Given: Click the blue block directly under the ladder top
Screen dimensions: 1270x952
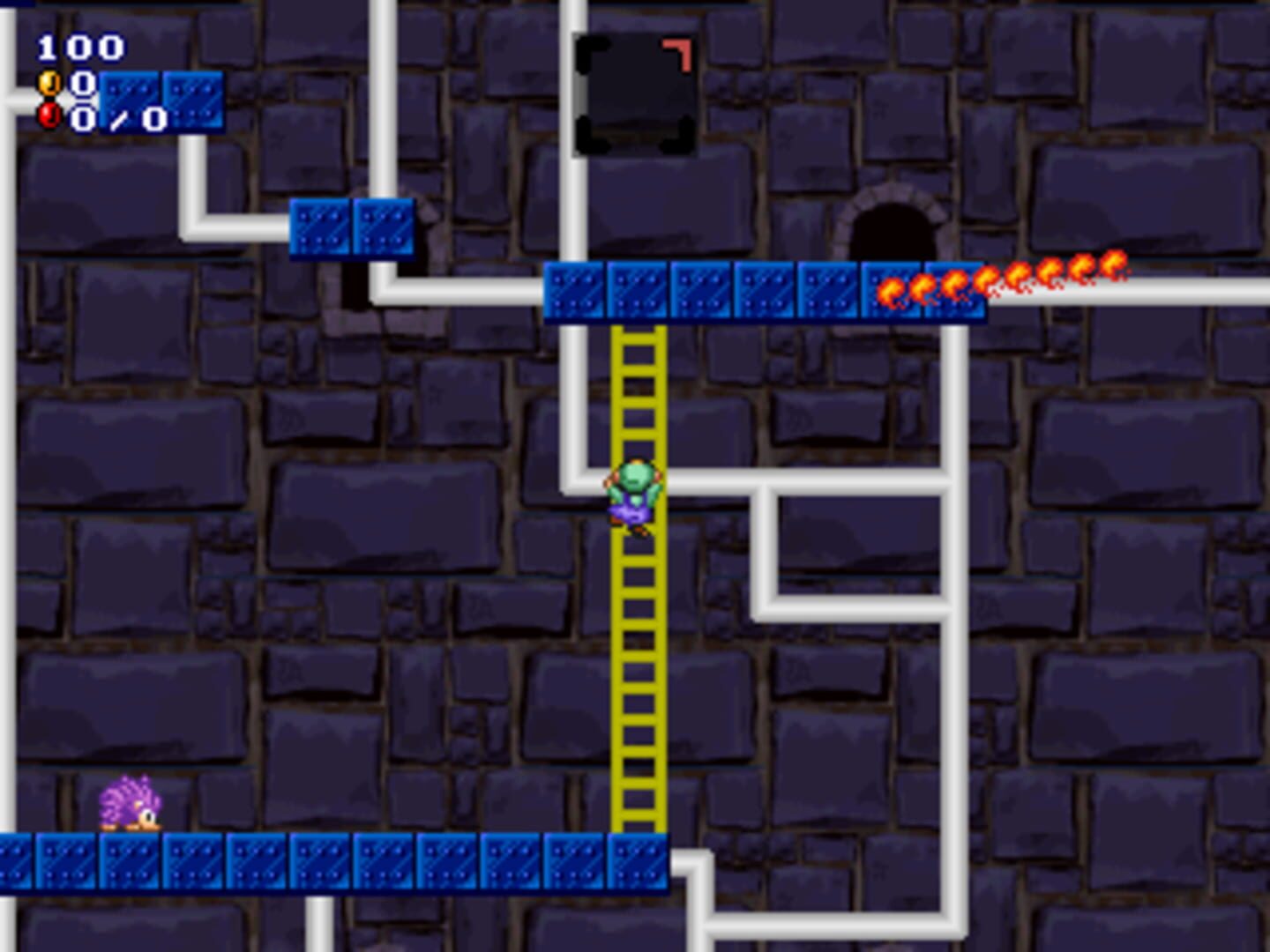Looking at the screenshot, I should click(637, 291).
